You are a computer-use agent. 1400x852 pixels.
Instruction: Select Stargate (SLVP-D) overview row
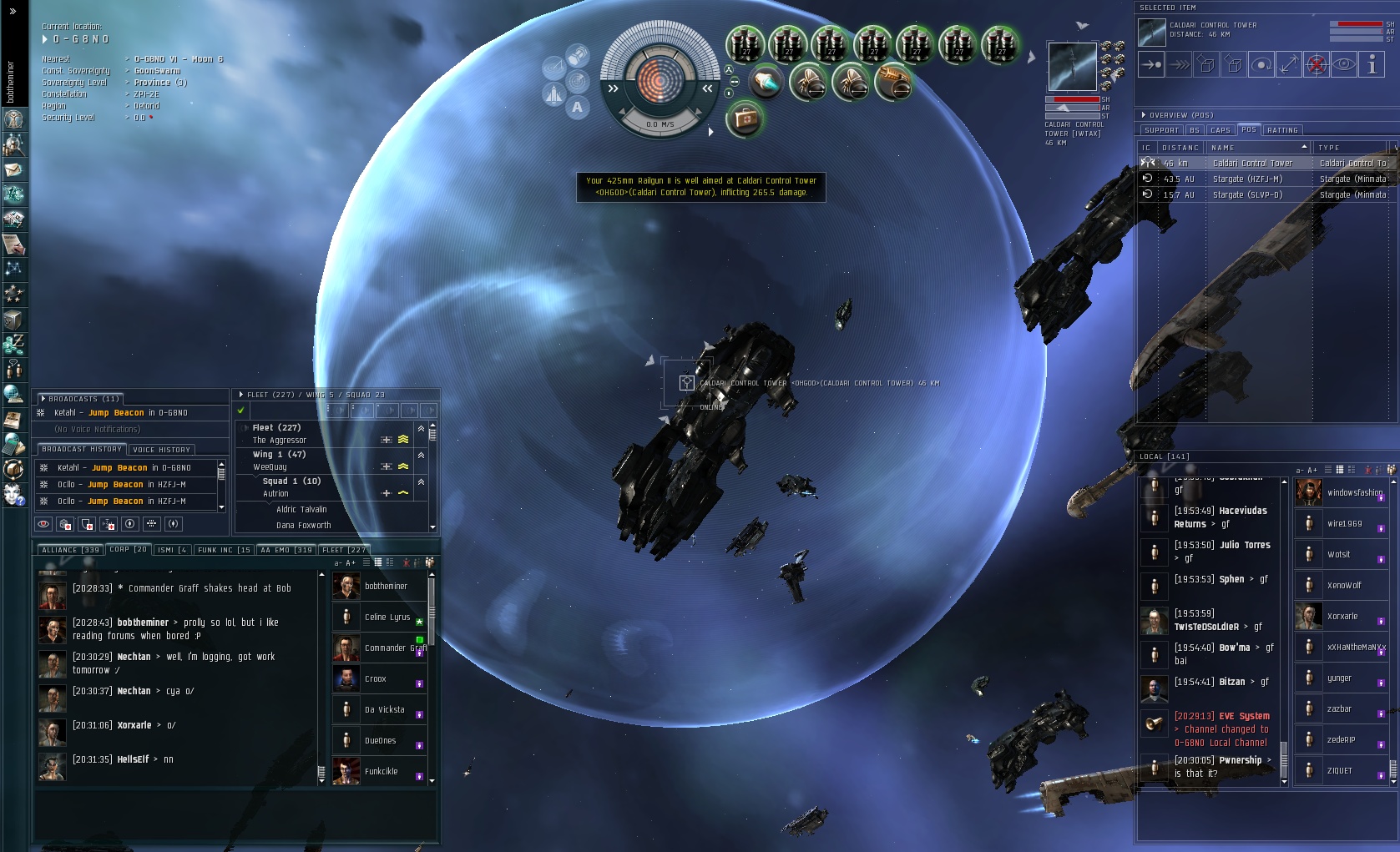click(1247, 195)
